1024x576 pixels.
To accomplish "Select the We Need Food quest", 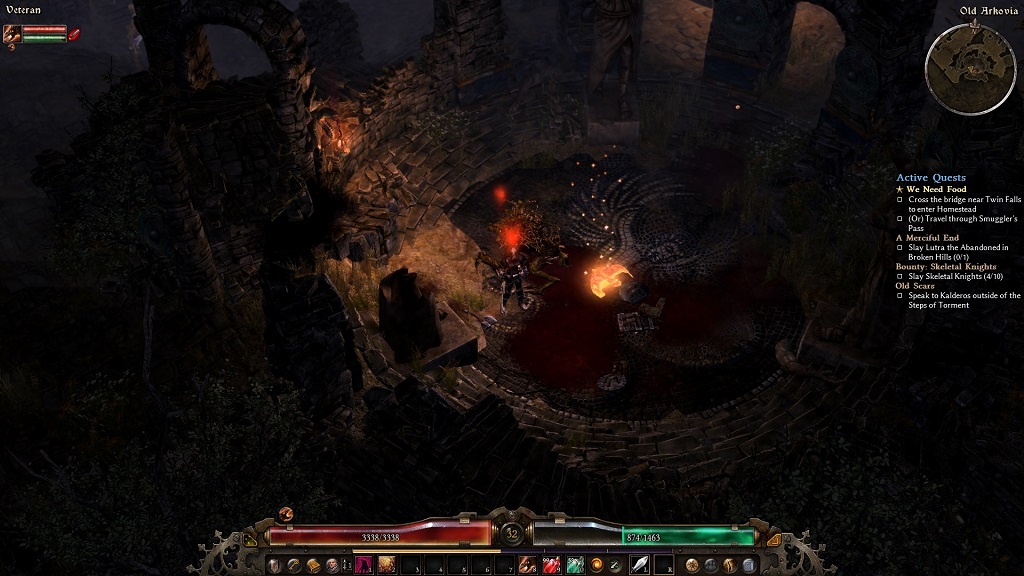I will pyautogui.click(x=937, y=189).
